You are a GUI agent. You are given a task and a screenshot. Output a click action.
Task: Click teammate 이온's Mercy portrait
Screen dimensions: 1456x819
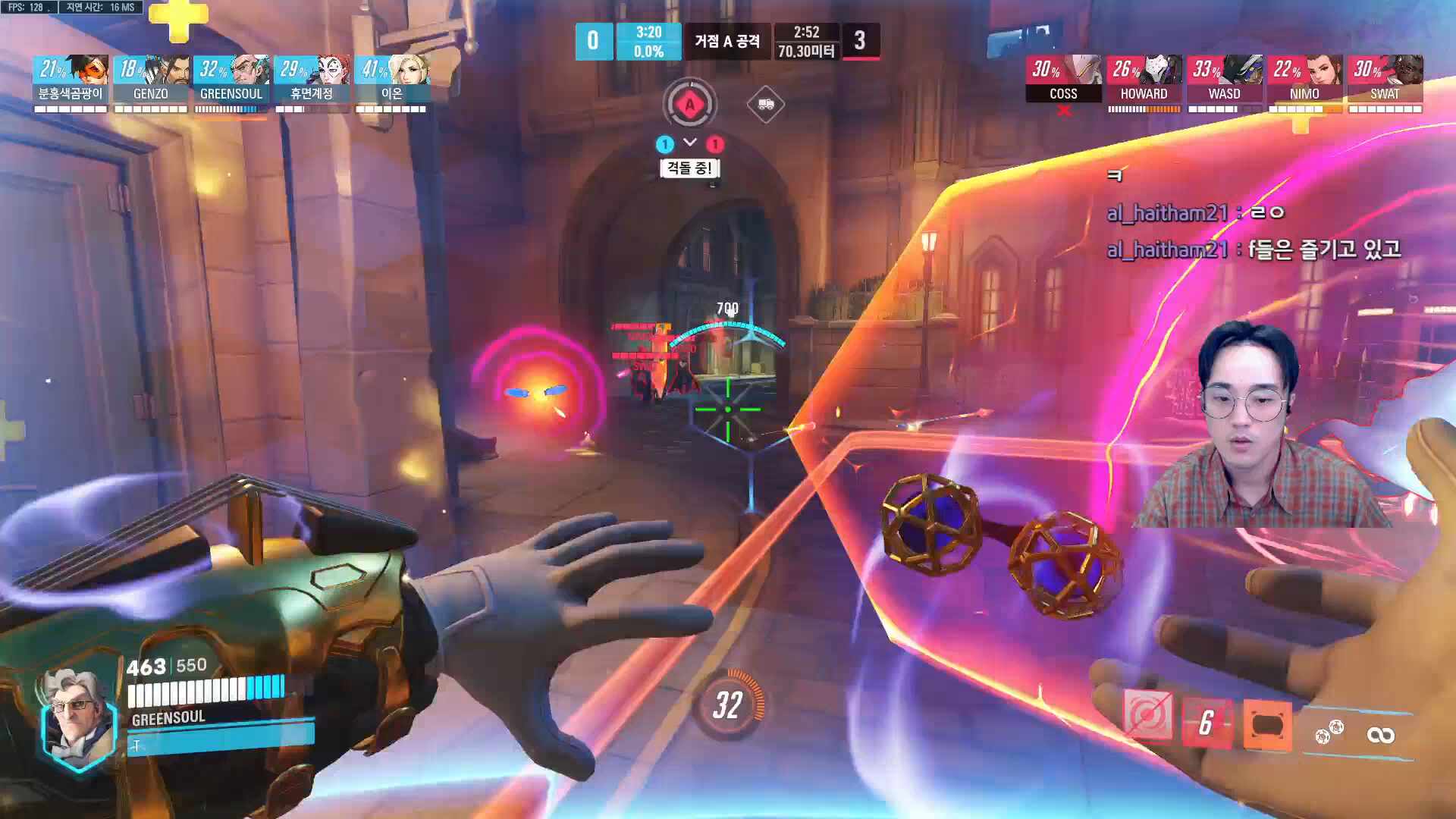click(x=392, y=71)
